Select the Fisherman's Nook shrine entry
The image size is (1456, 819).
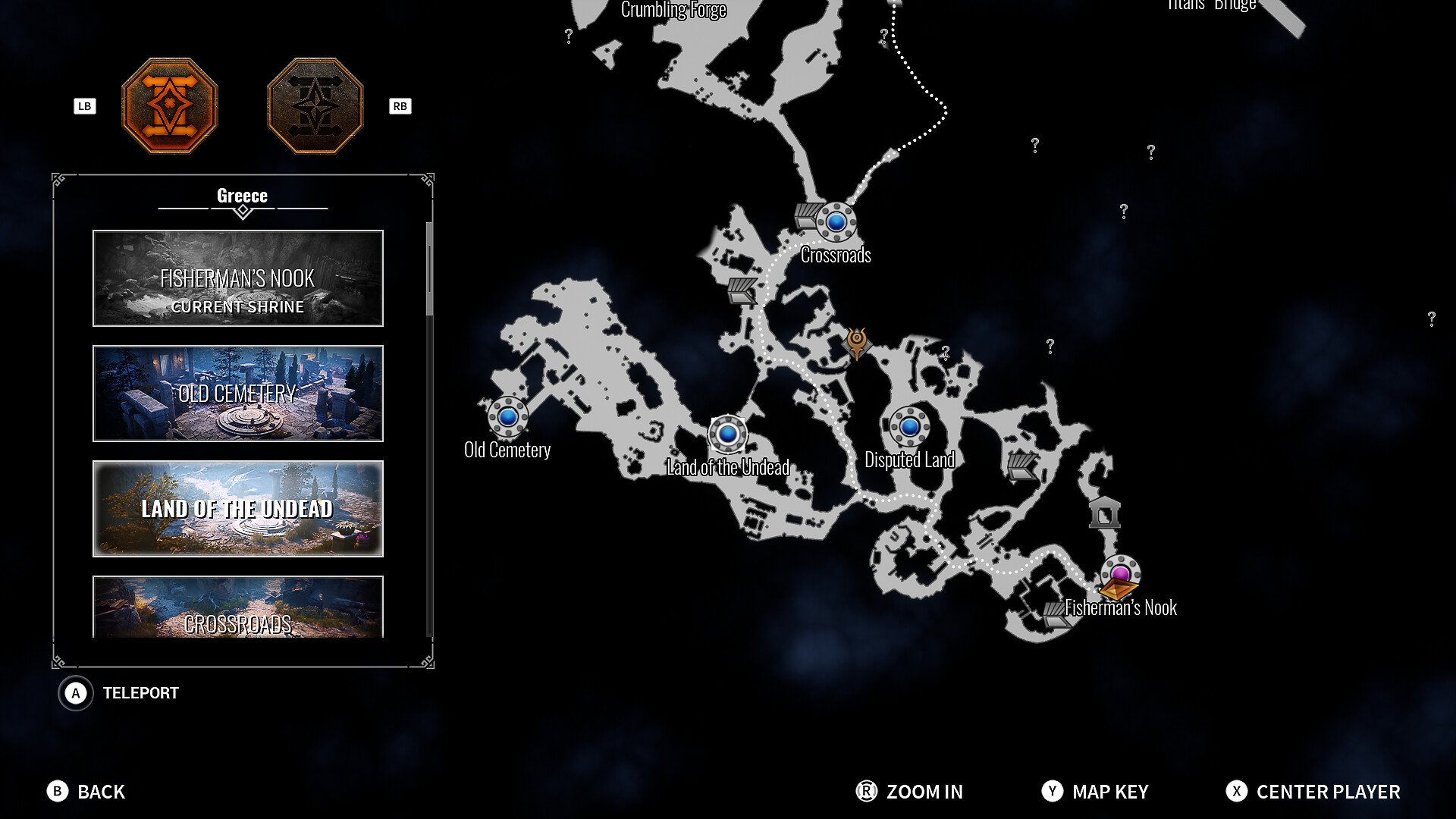[237, 278]
